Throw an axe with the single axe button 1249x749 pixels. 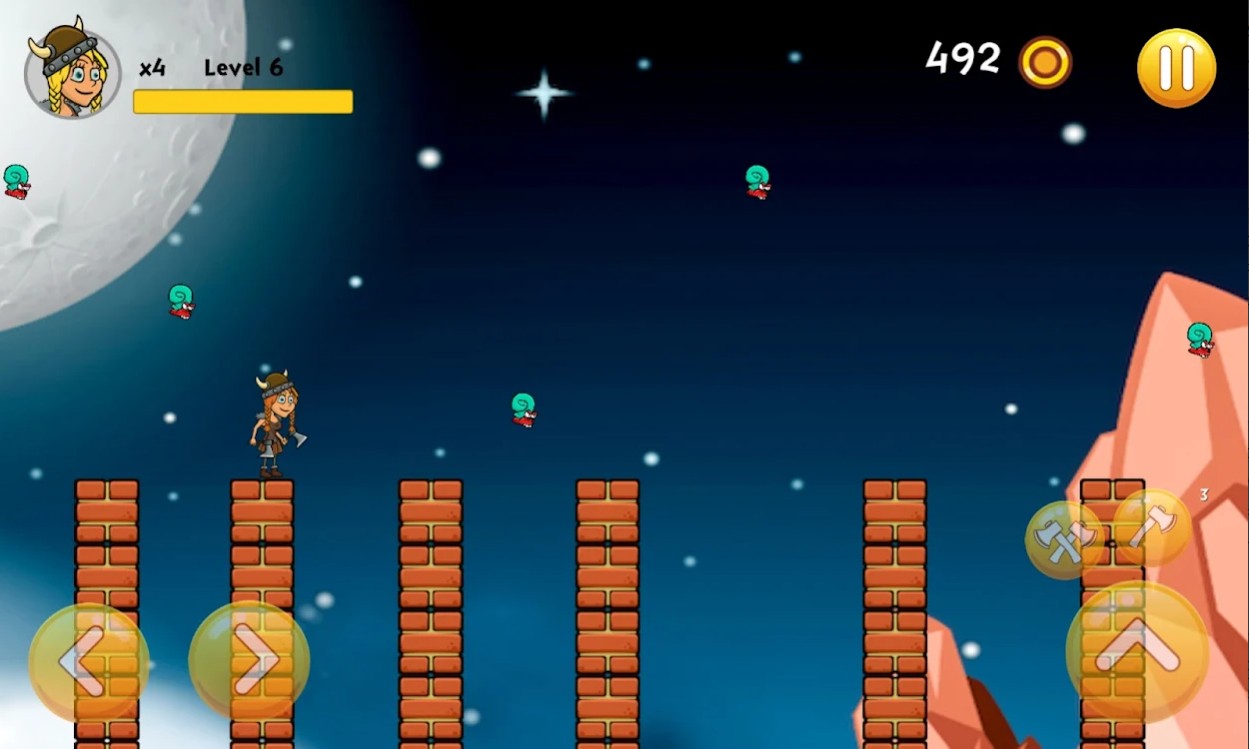[x=1152, y=527]
